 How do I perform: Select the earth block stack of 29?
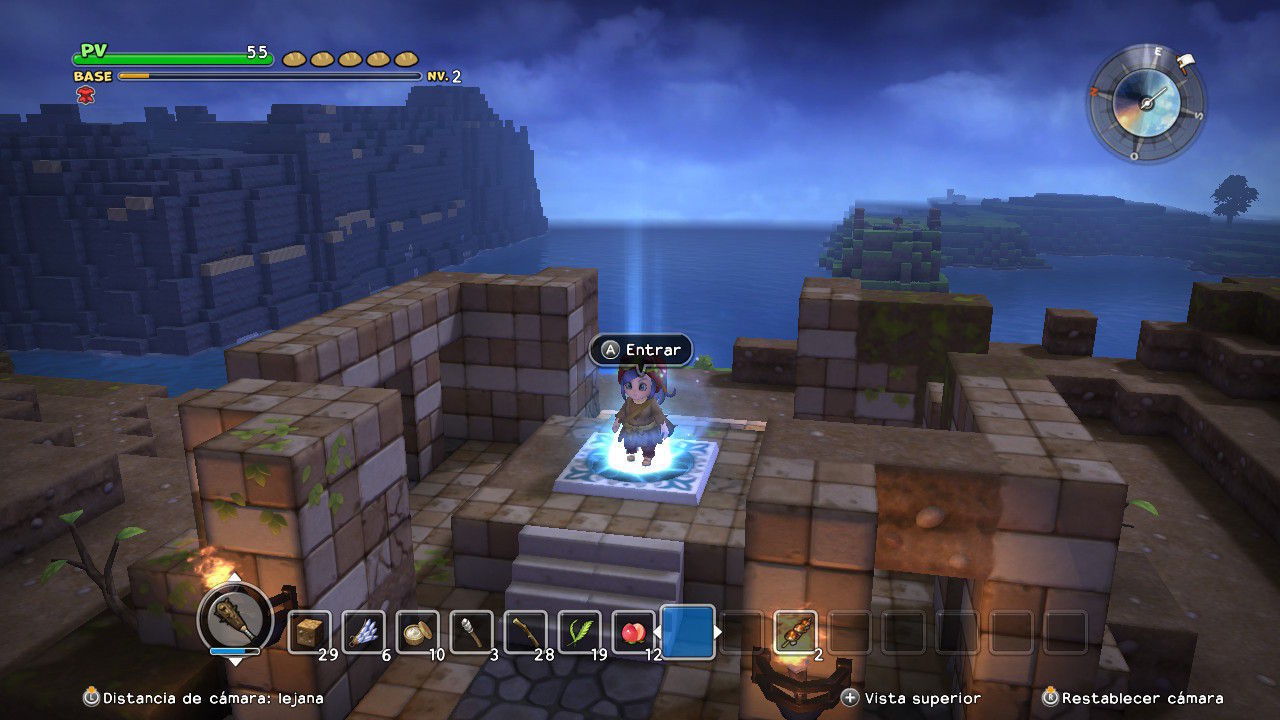309,632
